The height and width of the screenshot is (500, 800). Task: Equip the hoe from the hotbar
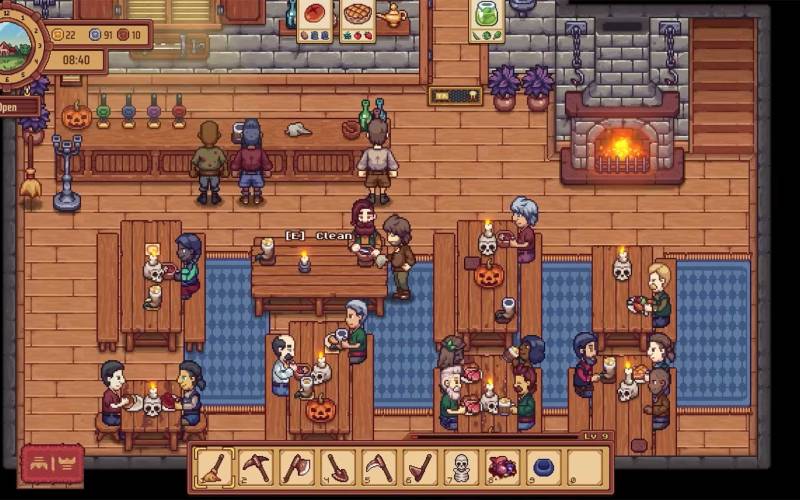click(421, 467)
